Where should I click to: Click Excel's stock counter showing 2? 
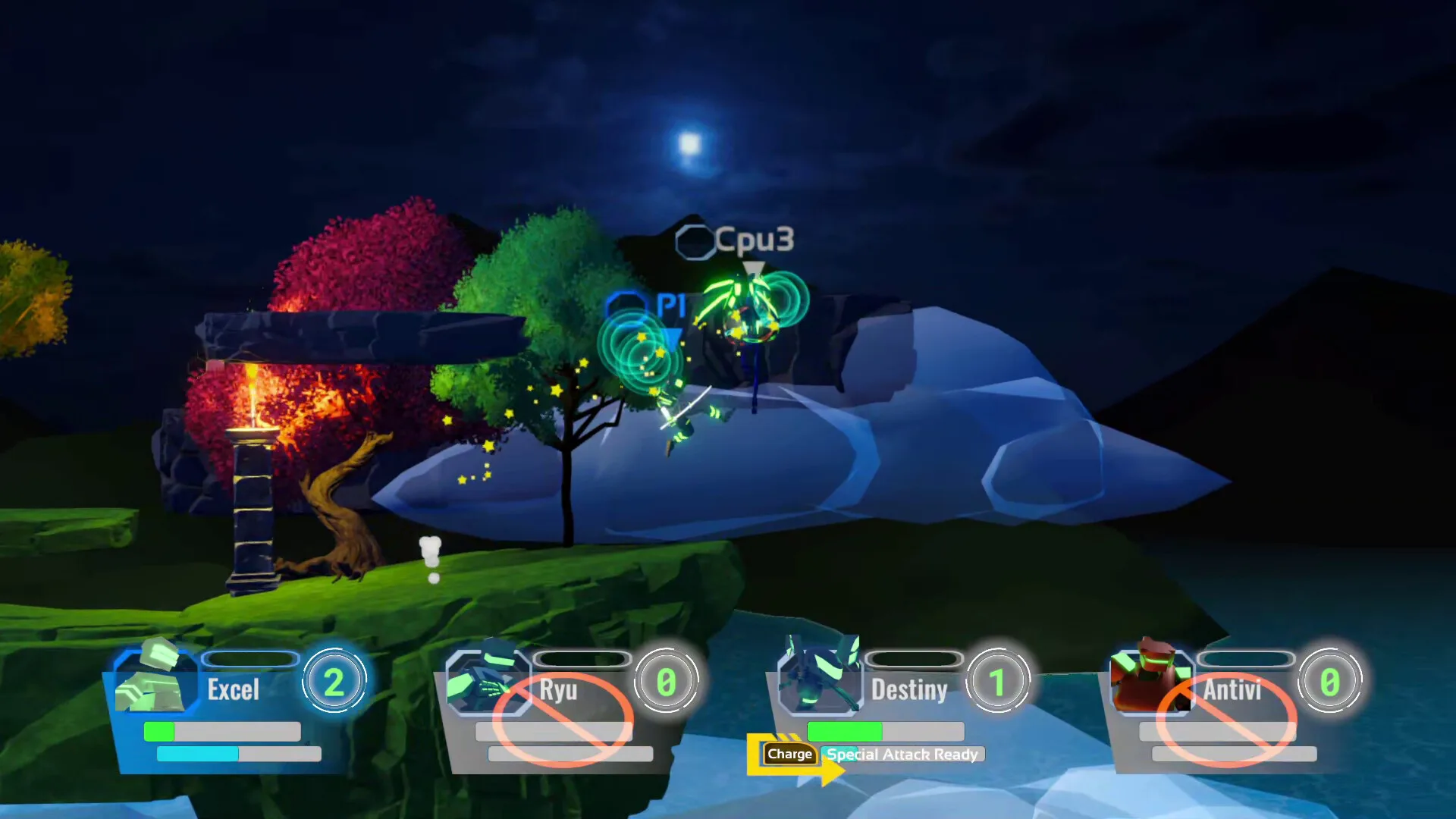coord(336,680)
